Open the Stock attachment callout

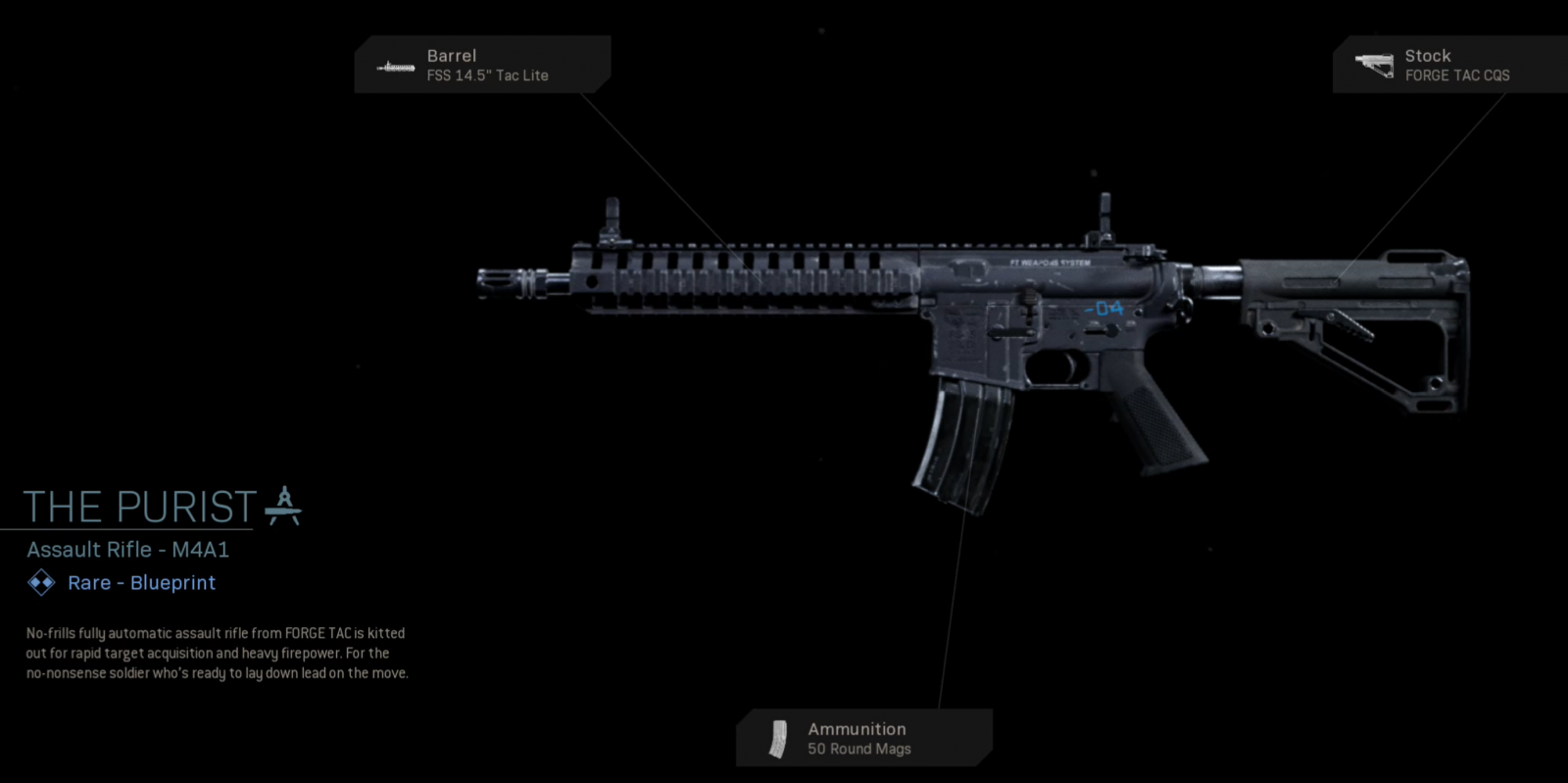(x=1450, y=64)
